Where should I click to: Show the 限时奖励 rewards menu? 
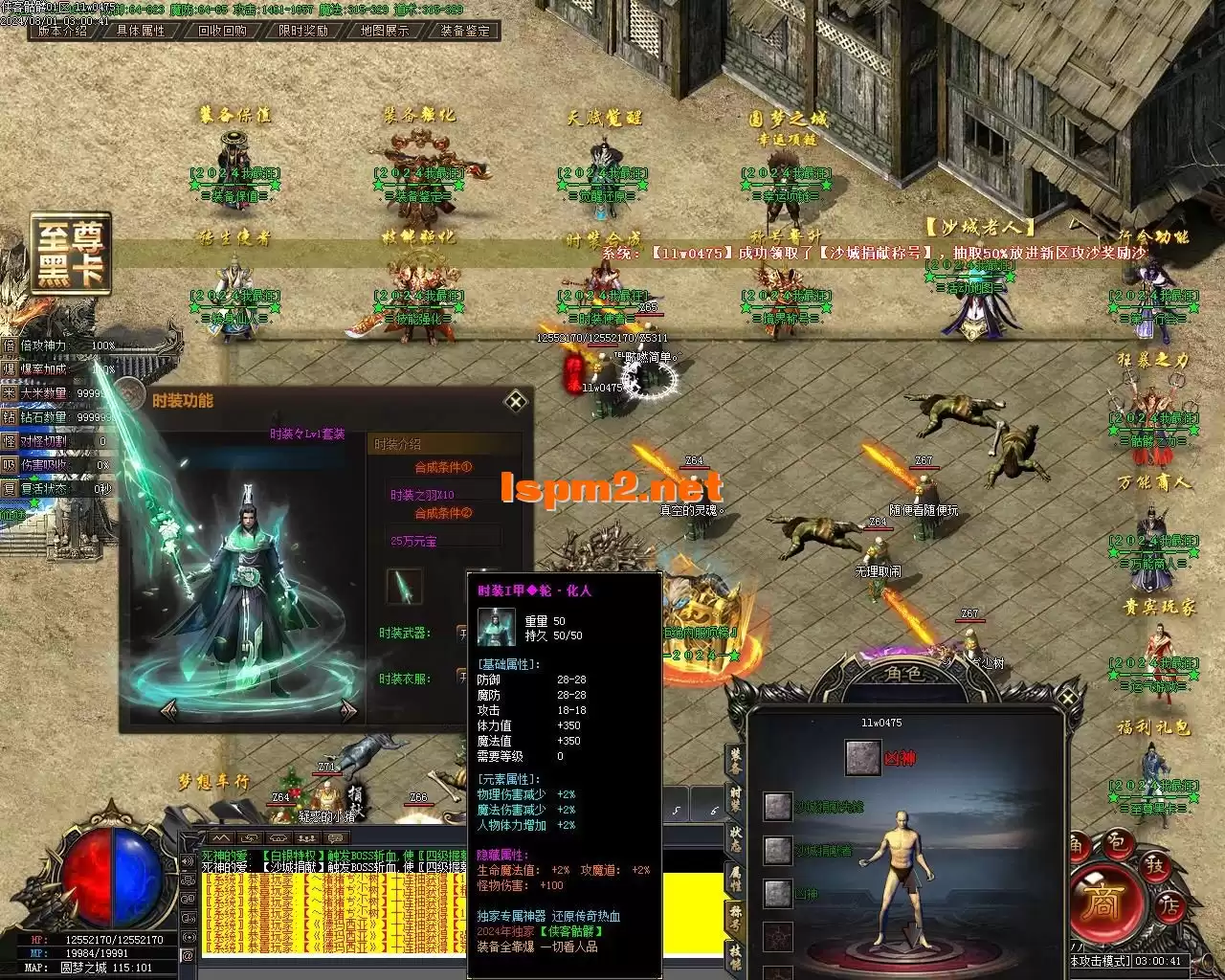[303, 31]
